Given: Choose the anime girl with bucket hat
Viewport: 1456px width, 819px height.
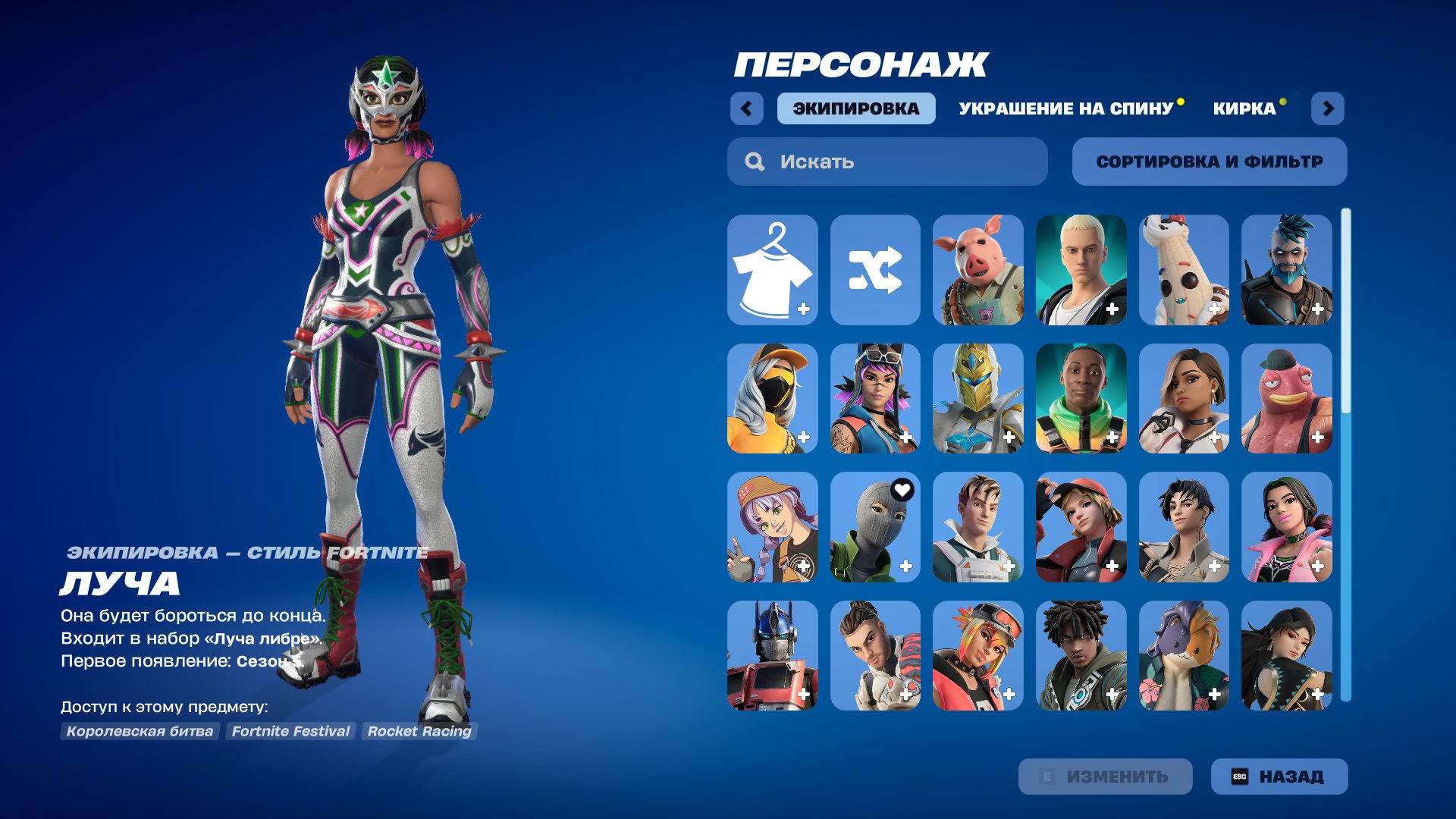Looking at the screenshot, I should (772, 528).
